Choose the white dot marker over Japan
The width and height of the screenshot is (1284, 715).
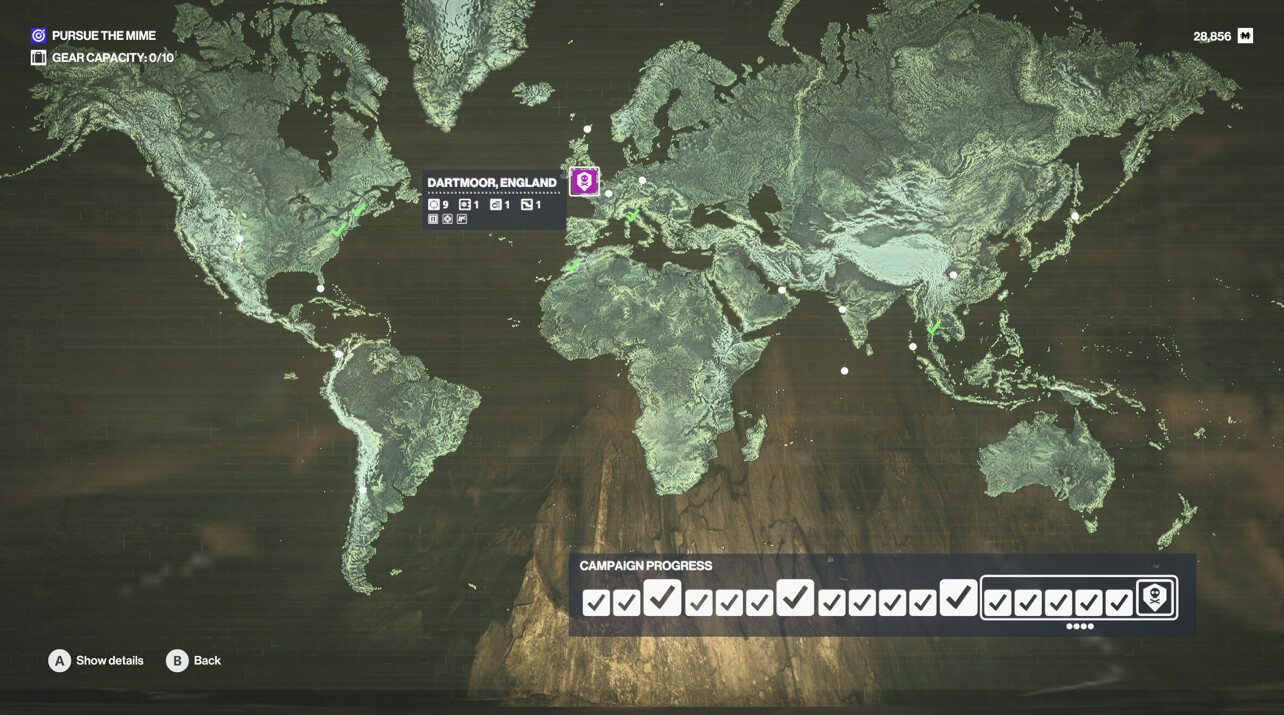[1075, 216]
